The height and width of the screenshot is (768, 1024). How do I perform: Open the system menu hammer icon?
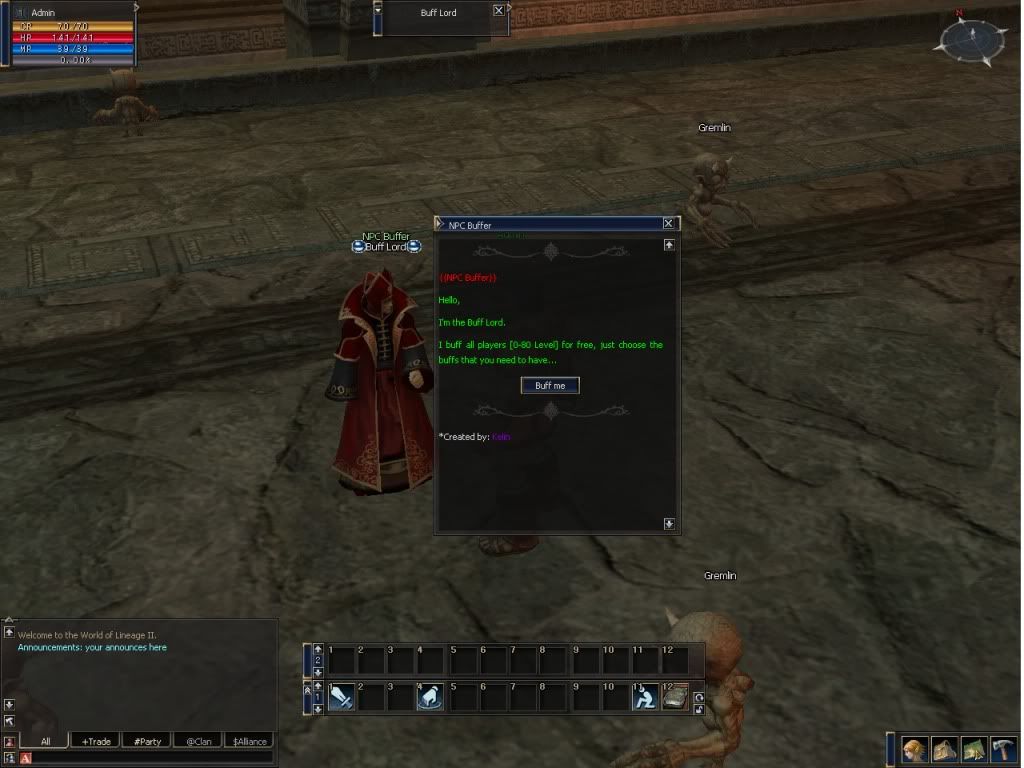pyautogui.click(x=1004, y=750)
